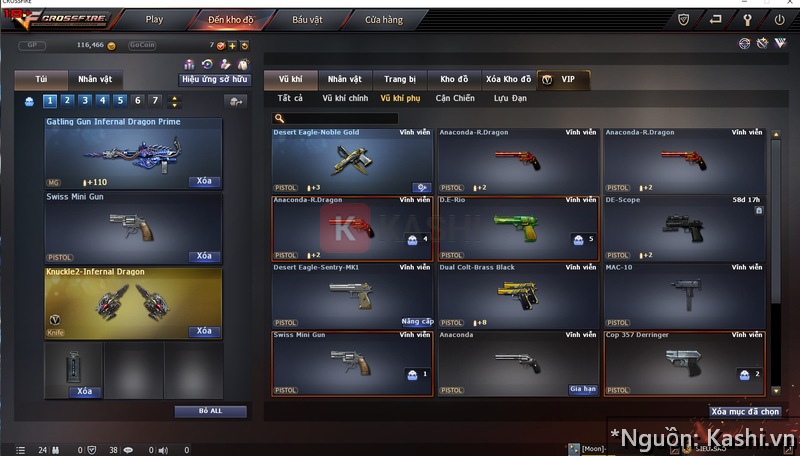The height and width of the screenshot is (456, 800).
Task: Switch to the Nhân vật bag tab
Action: pyautogui.click(x=95, y=79)
